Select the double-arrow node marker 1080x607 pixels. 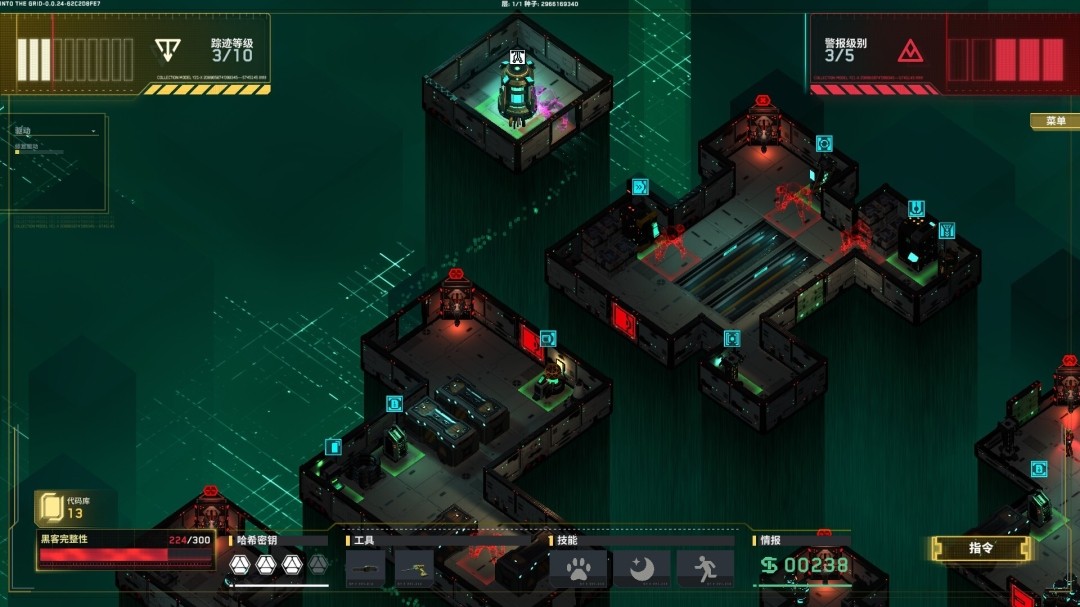point(640,186)
